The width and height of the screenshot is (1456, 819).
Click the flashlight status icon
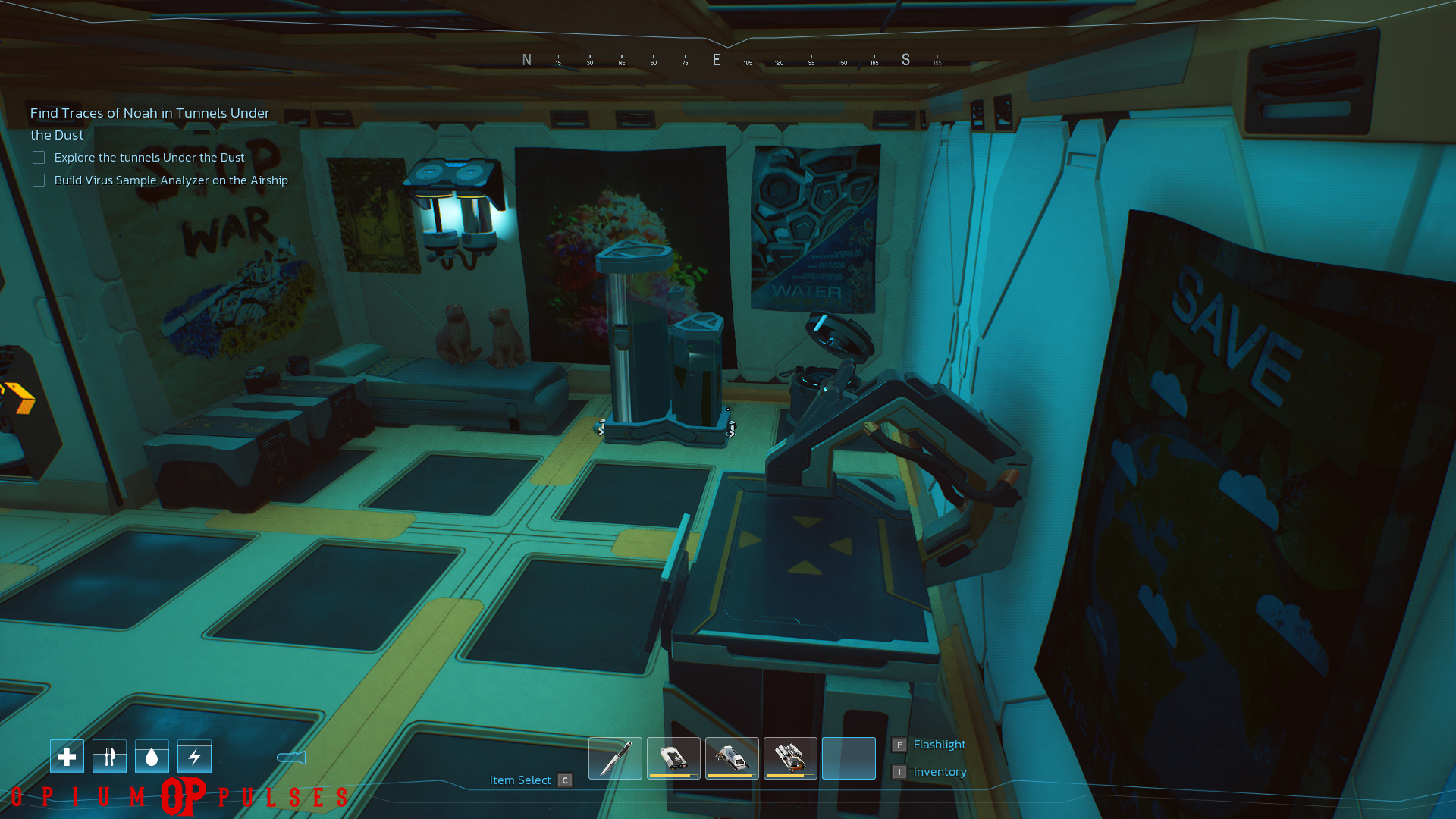click(291, 758)
